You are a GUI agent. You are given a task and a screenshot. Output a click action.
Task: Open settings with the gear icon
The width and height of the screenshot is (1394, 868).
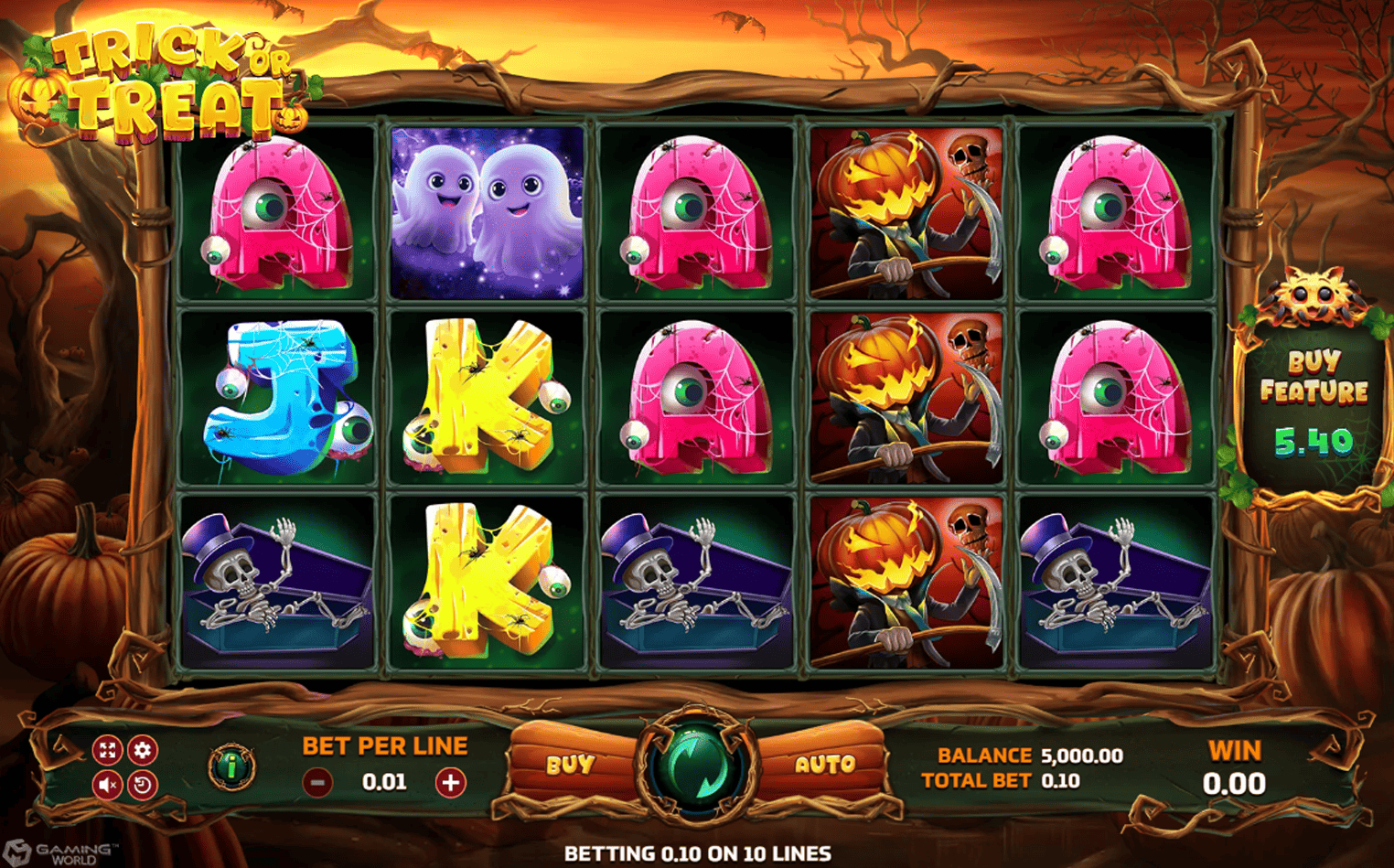142,751
